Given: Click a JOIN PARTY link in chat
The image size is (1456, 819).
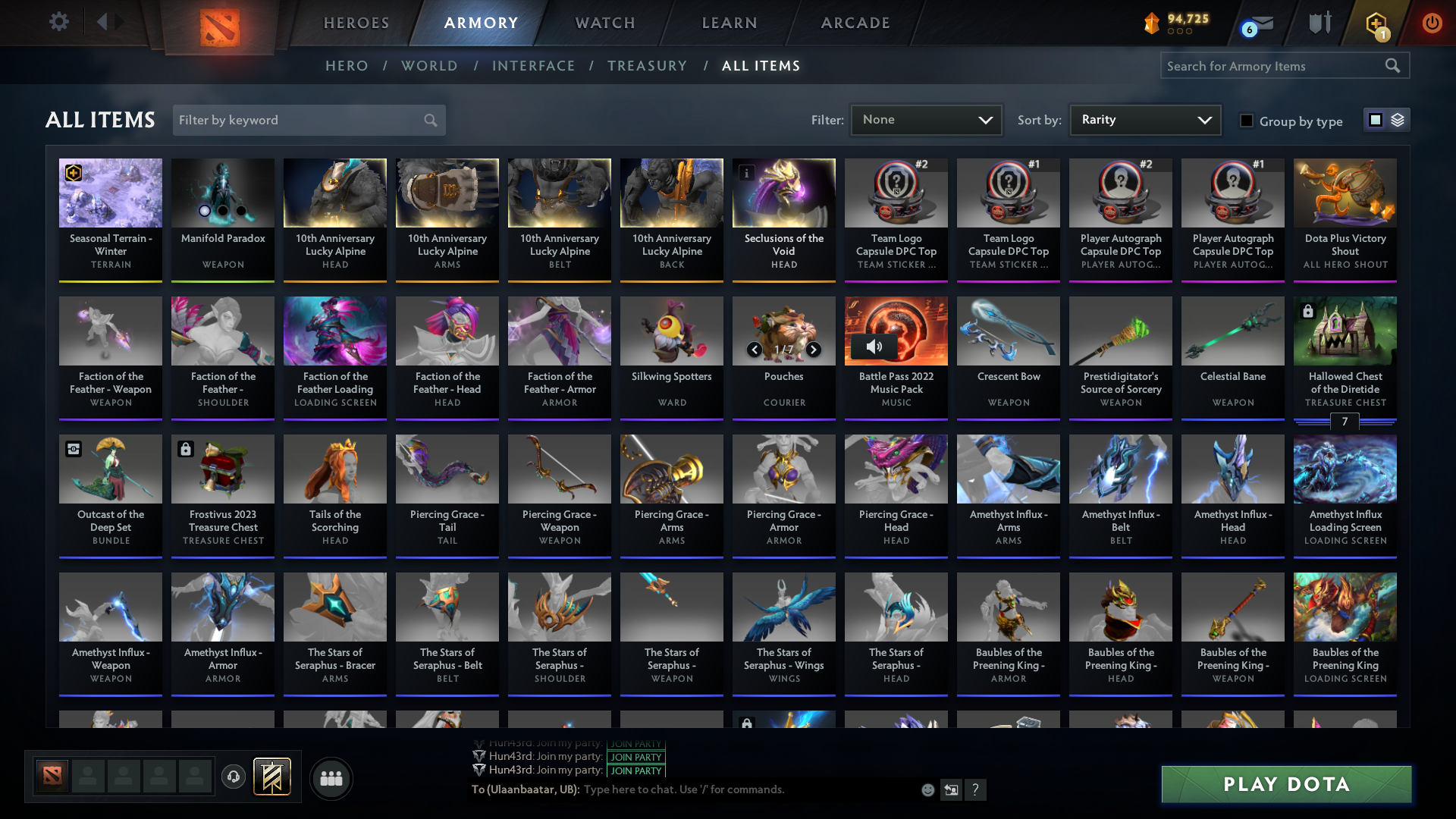Looking at the screenshot, I should click(x=635, y=757).
